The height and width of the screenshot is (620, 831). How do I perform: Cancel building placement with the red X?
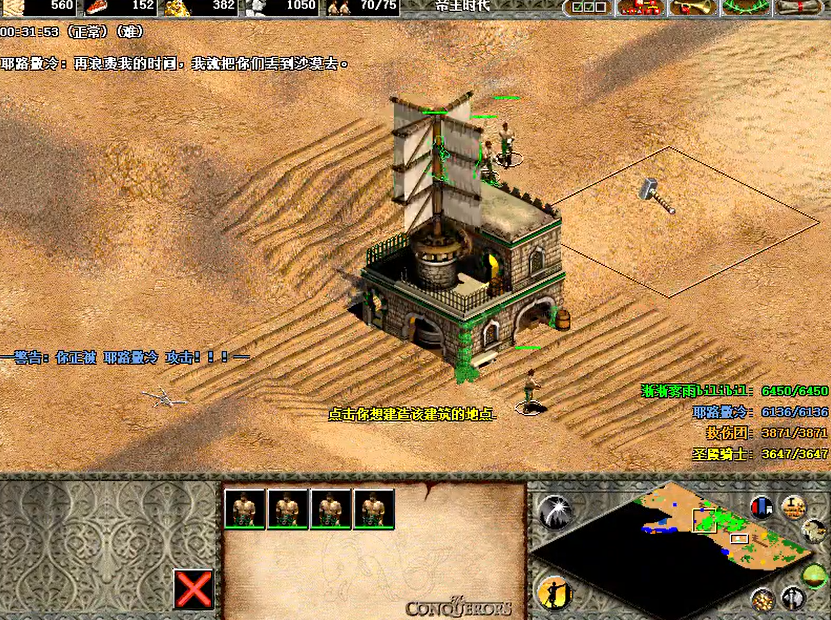194,589
